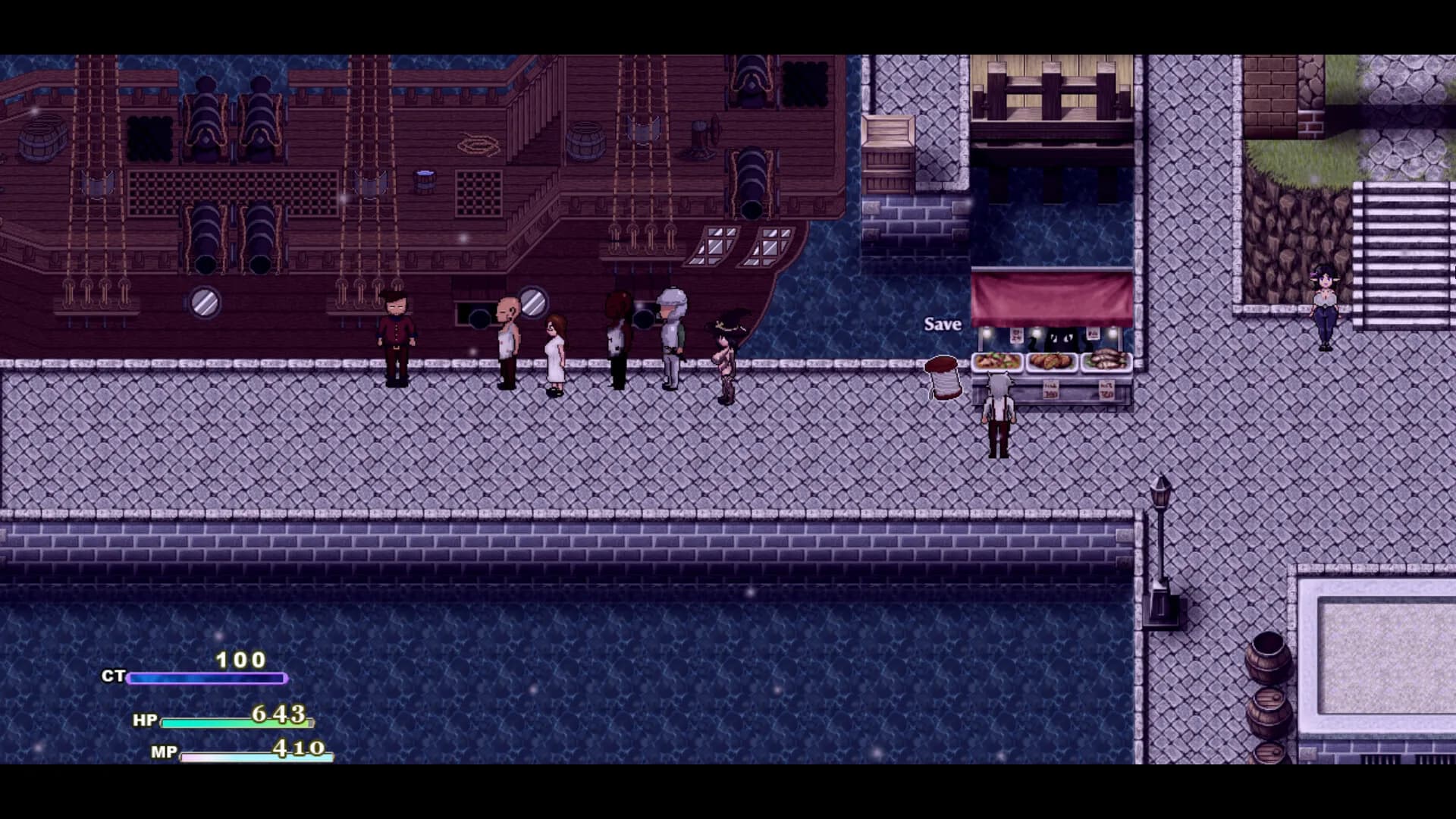The width and height of the screenshot is (1456, 819).
Task: Click the CT gauge showing 100
Action: click(x=206, y=677)
